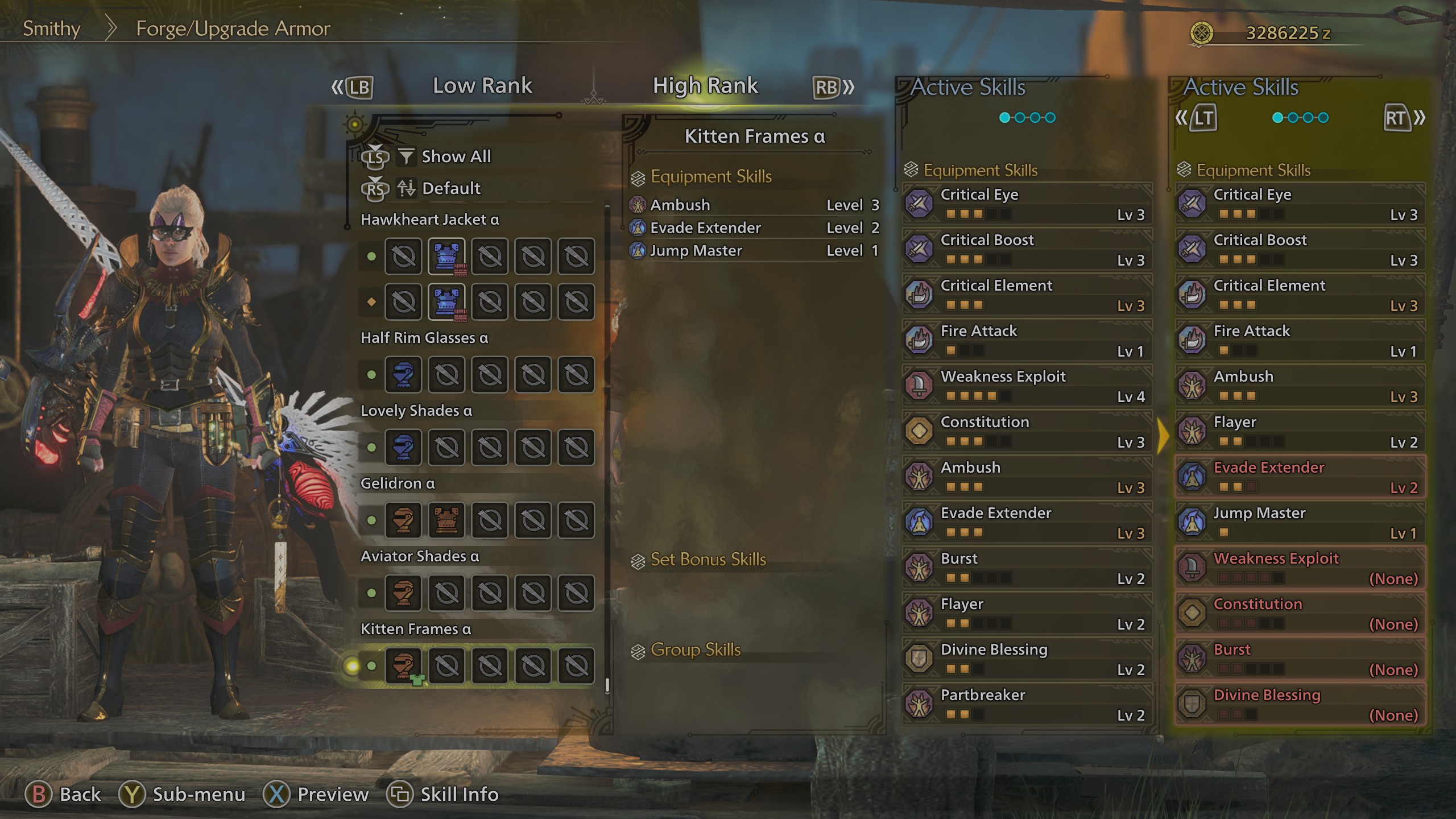Click the Divine Blessing skill icon
This screenshot has width=1456, height=819.
pos(919,658)
